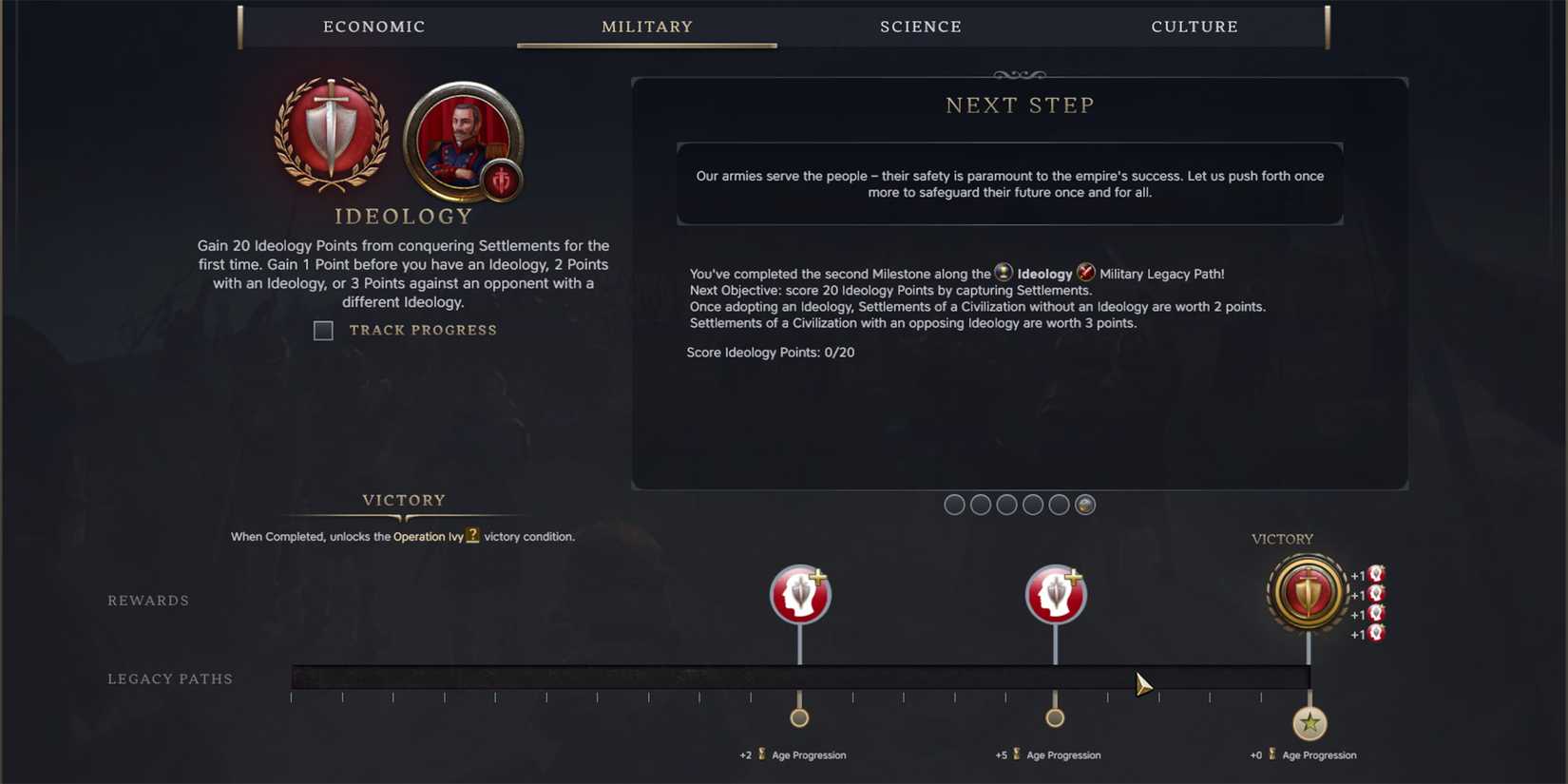Switch to the Economic tab
This screenshot has width=1568, height=784.
pyautogui.click(x=373, y=27)
